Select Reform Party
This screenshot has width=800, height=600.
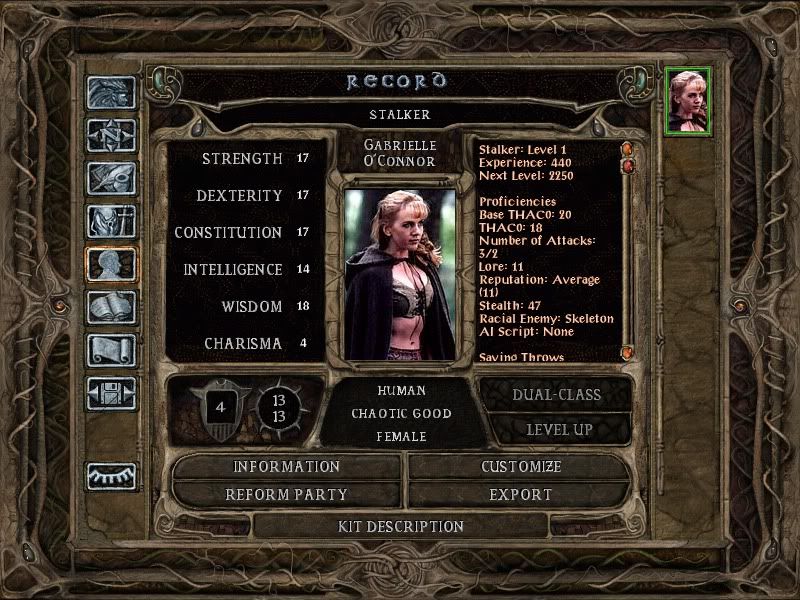287,494
